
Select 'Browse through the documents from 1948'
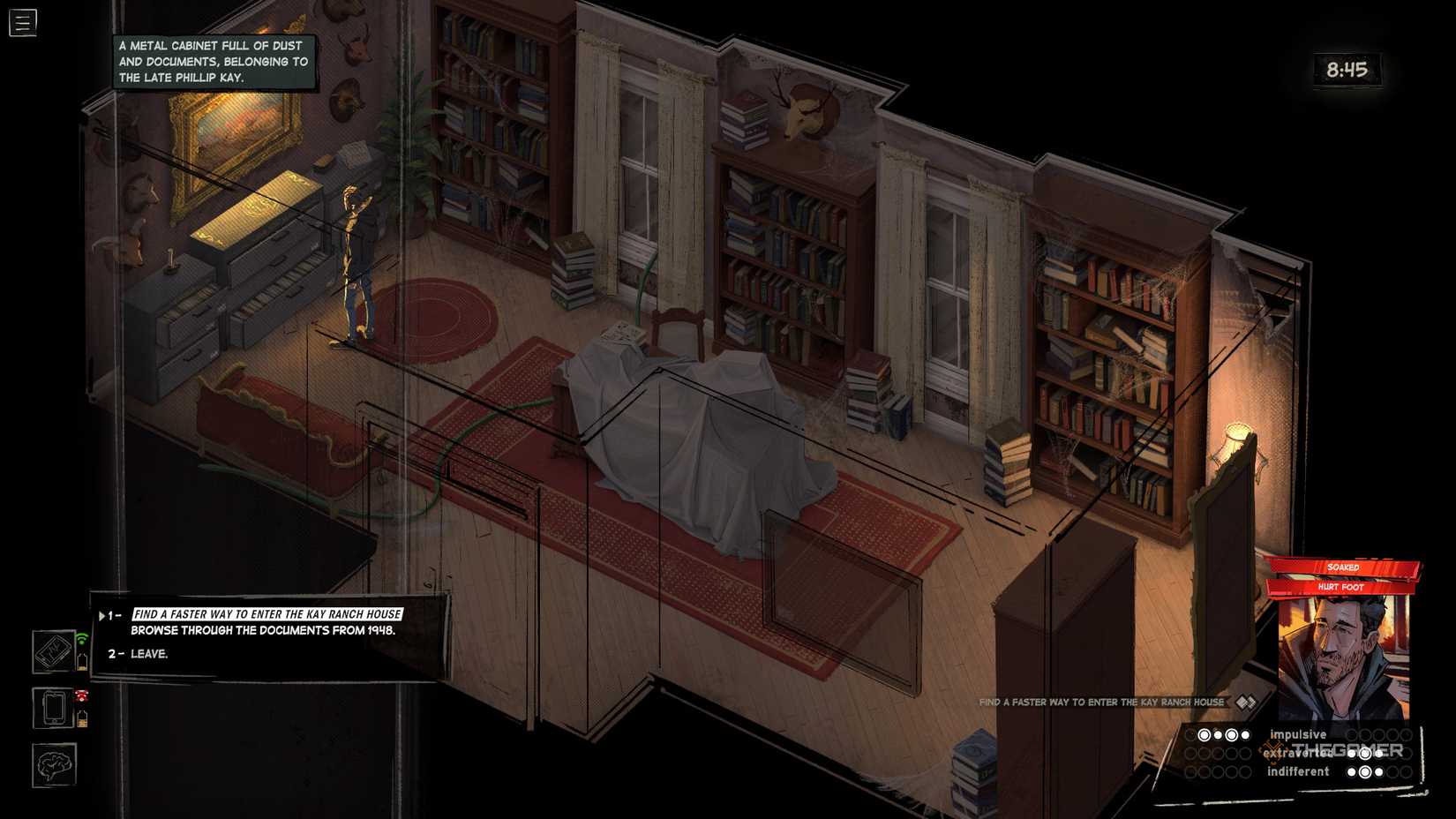(264, 631)
